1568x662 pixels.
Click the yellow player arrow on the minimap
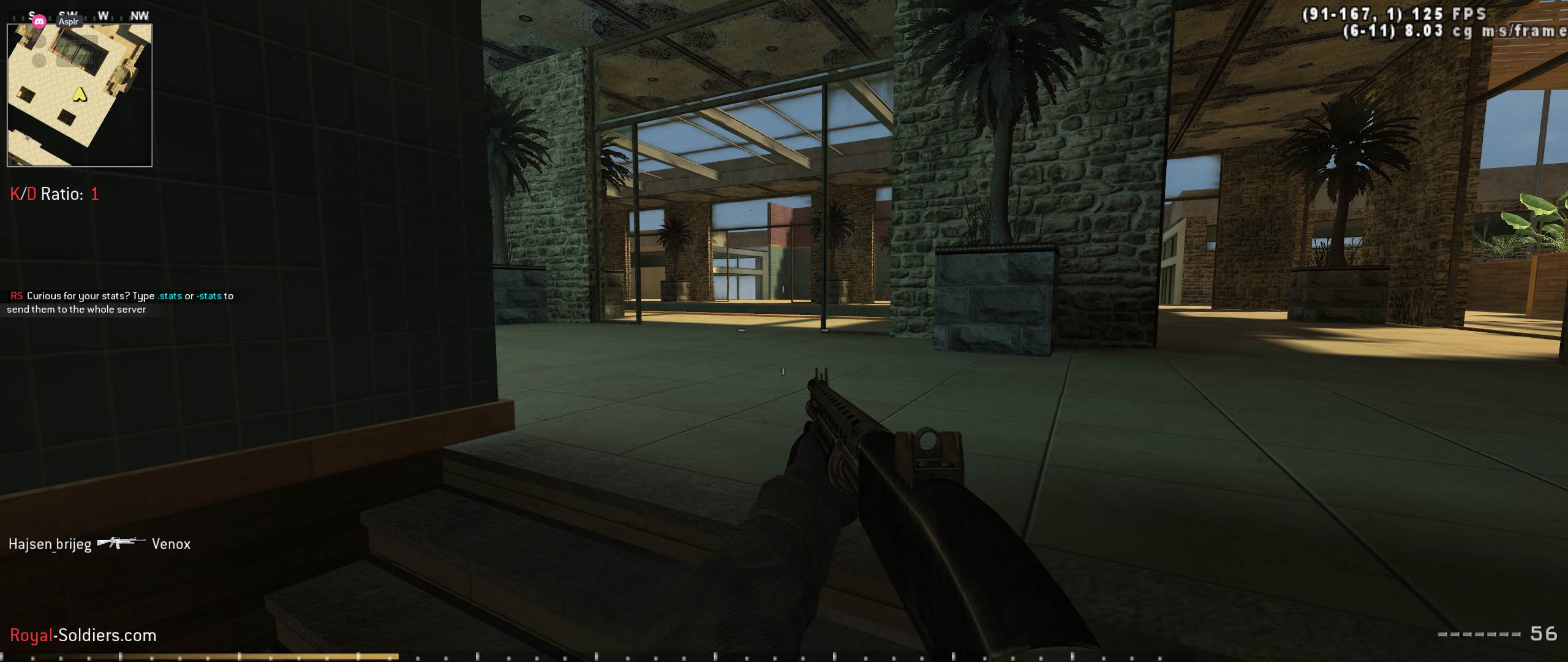[80, 95]
